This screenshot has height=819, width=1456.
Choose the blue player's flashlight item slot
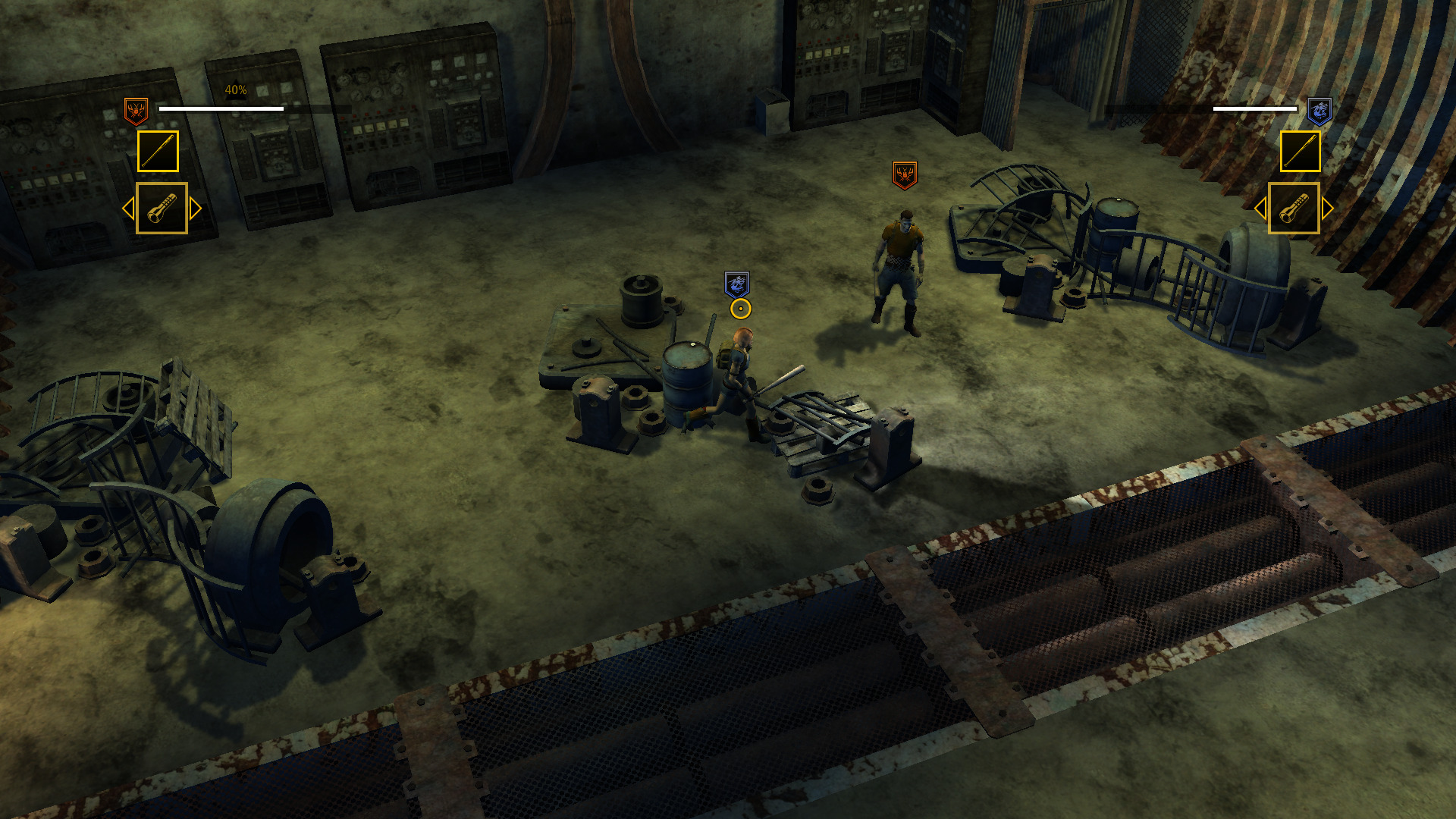(x=1294, y=208)
